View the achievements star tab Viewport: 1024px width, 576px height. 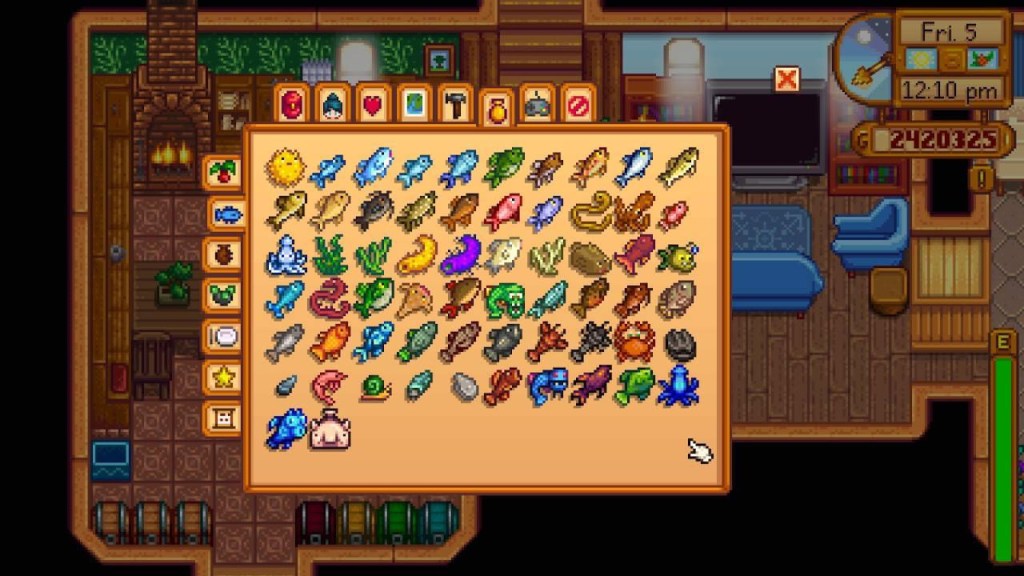click(222, 378)
